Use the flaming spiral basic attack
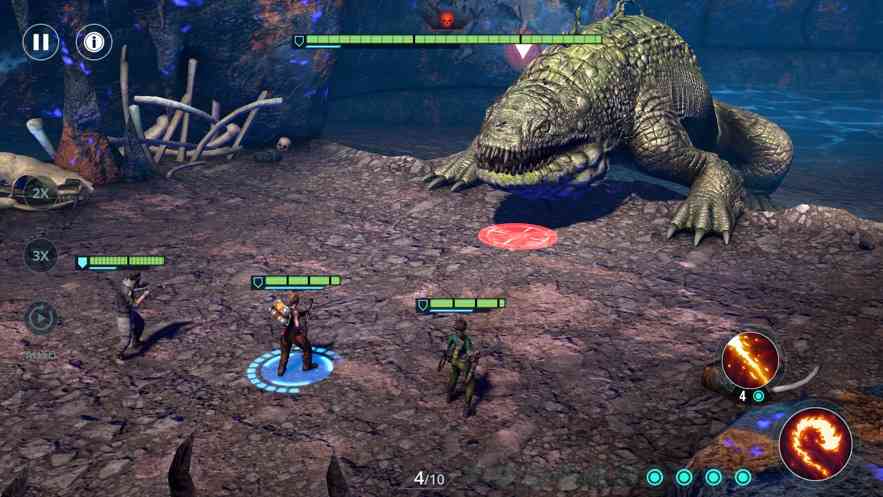This screenshot has width=883, height=497. [x=815, y=444]
